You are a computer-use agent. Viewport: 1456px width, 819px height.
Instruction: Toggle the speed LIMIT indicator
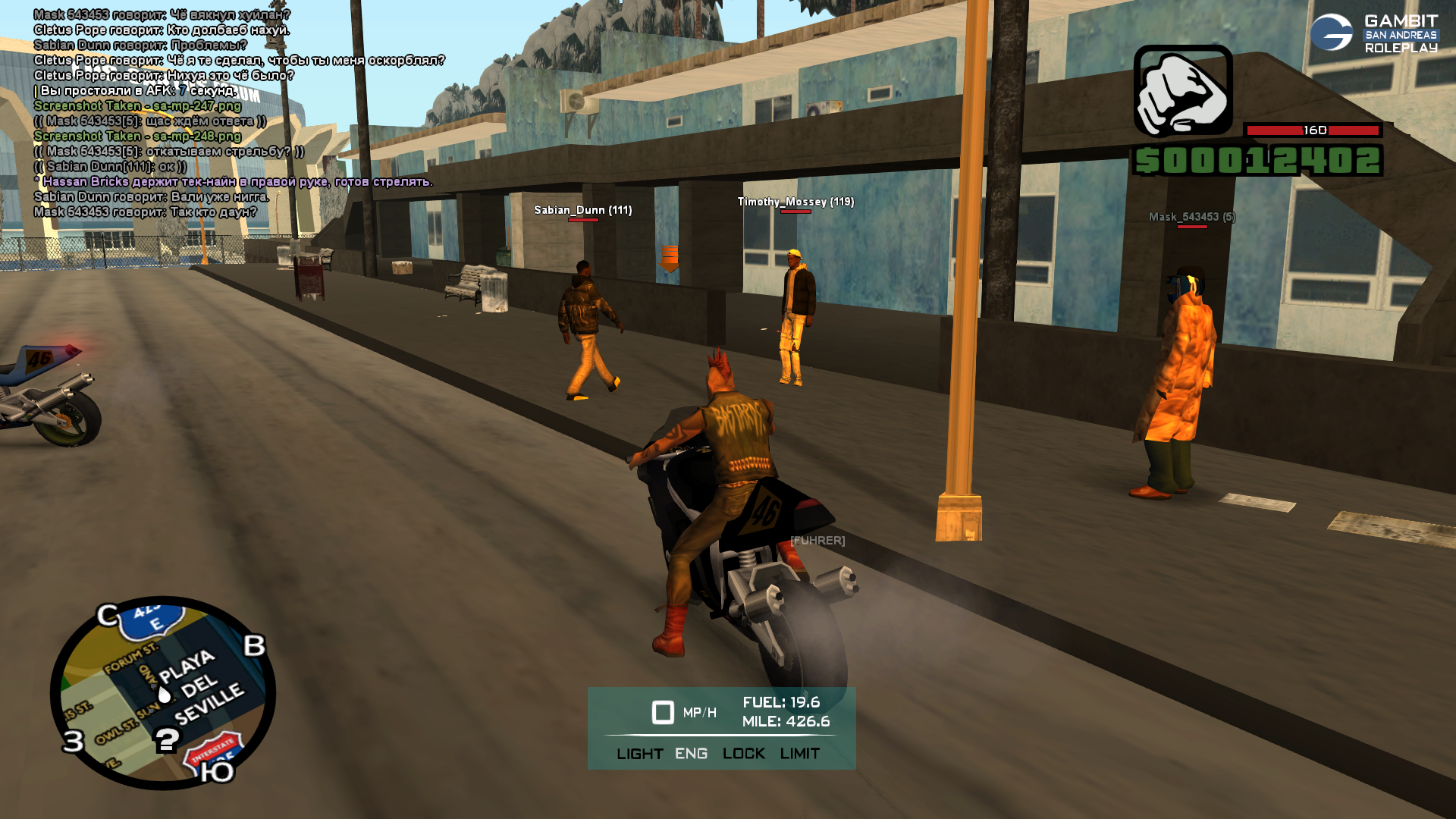799,754
